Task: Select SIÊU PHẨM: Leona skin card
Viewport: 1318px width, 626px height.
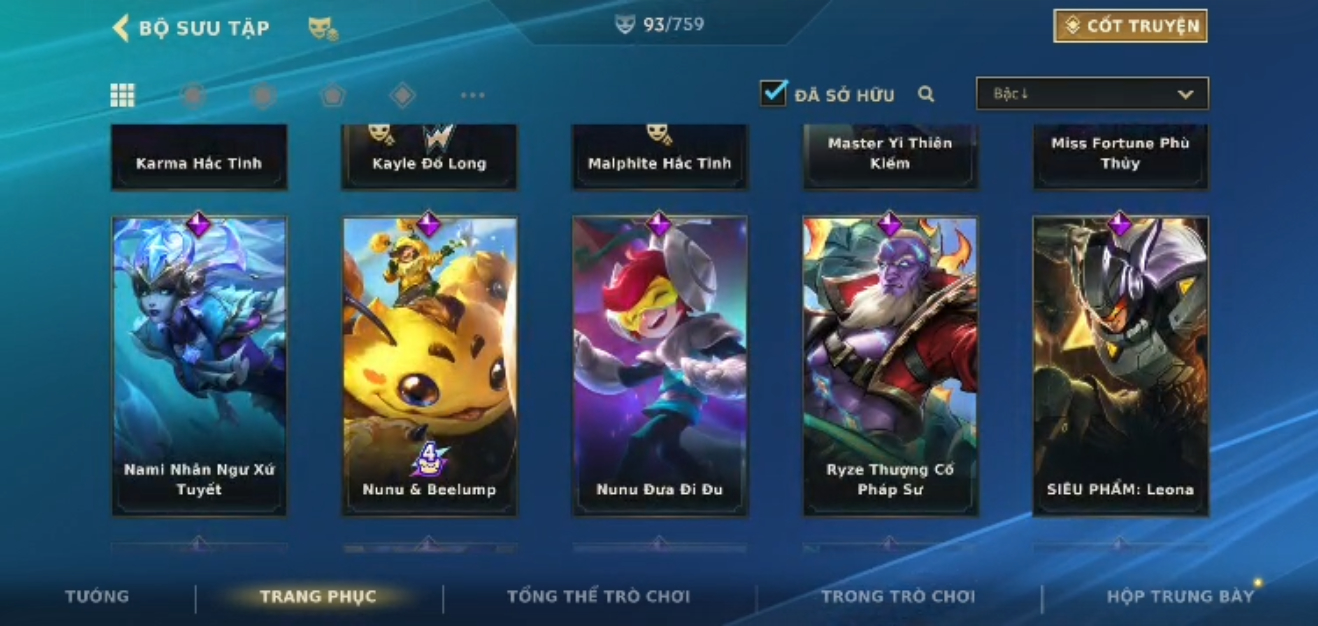Action: point(1120,365)
